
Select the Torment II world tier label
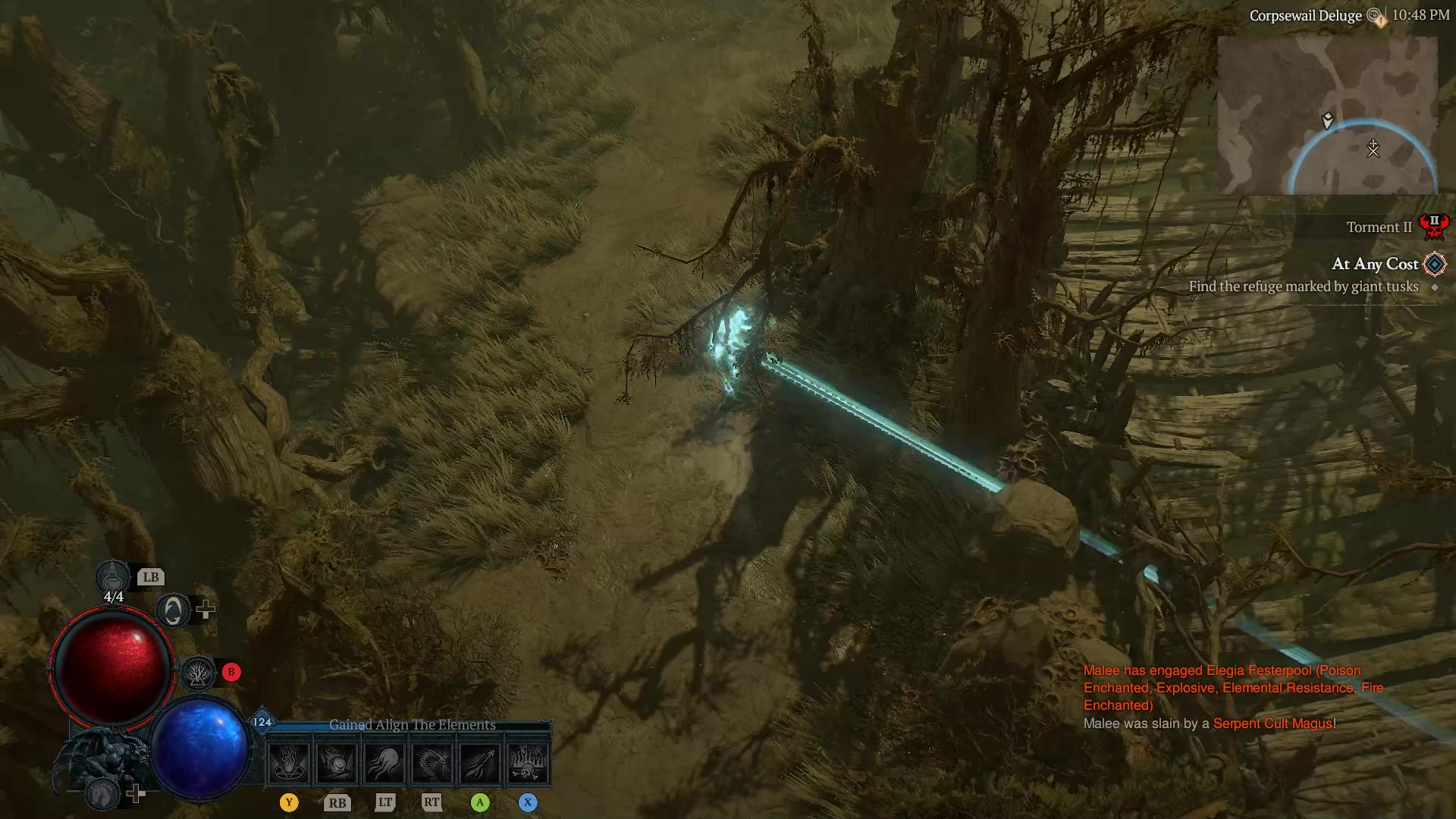click(x=1379, y=227)
